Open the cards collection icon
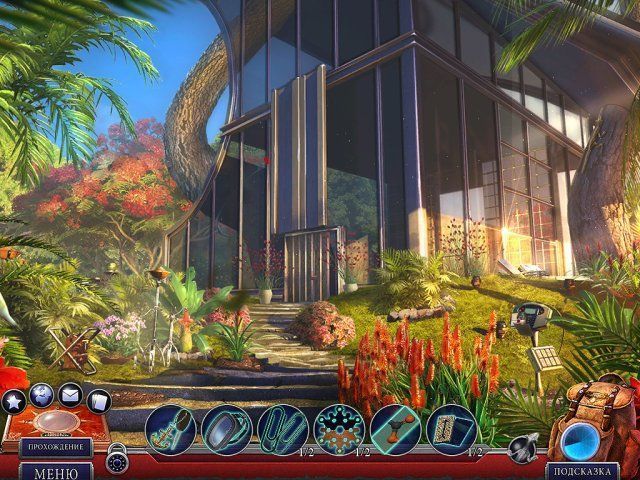The height and width of the screenshot is (480, 640). 98,402
